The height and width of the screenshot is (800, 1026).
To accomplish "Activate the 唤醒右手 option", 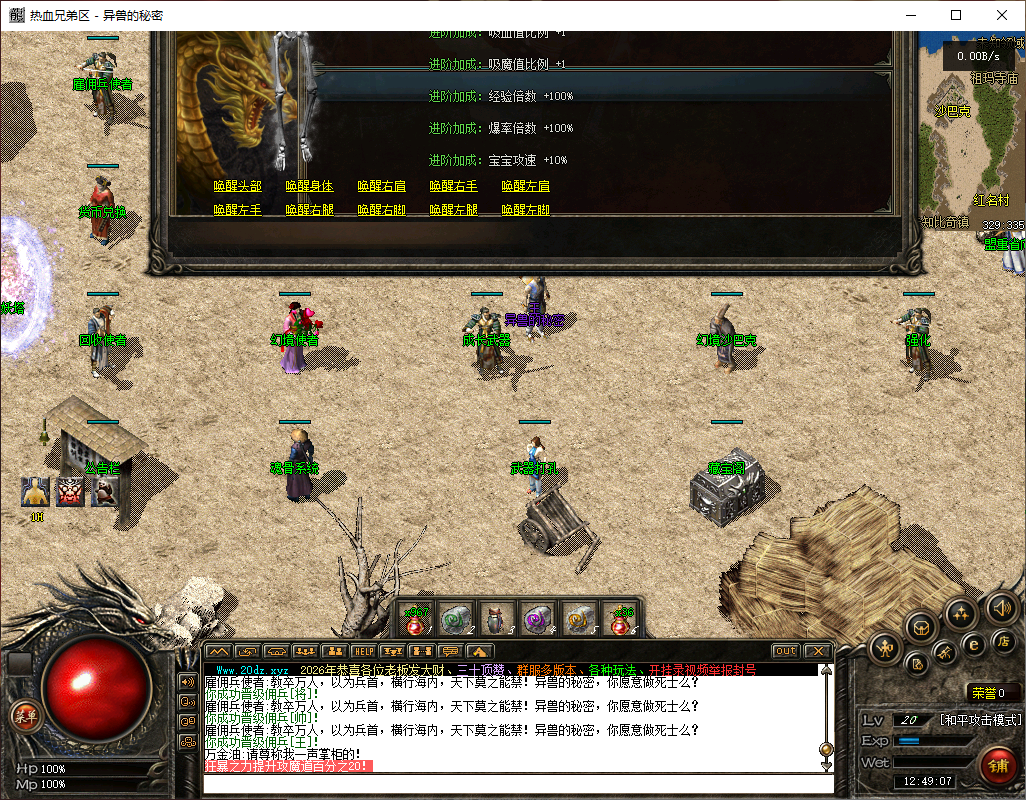I will 453,186.
